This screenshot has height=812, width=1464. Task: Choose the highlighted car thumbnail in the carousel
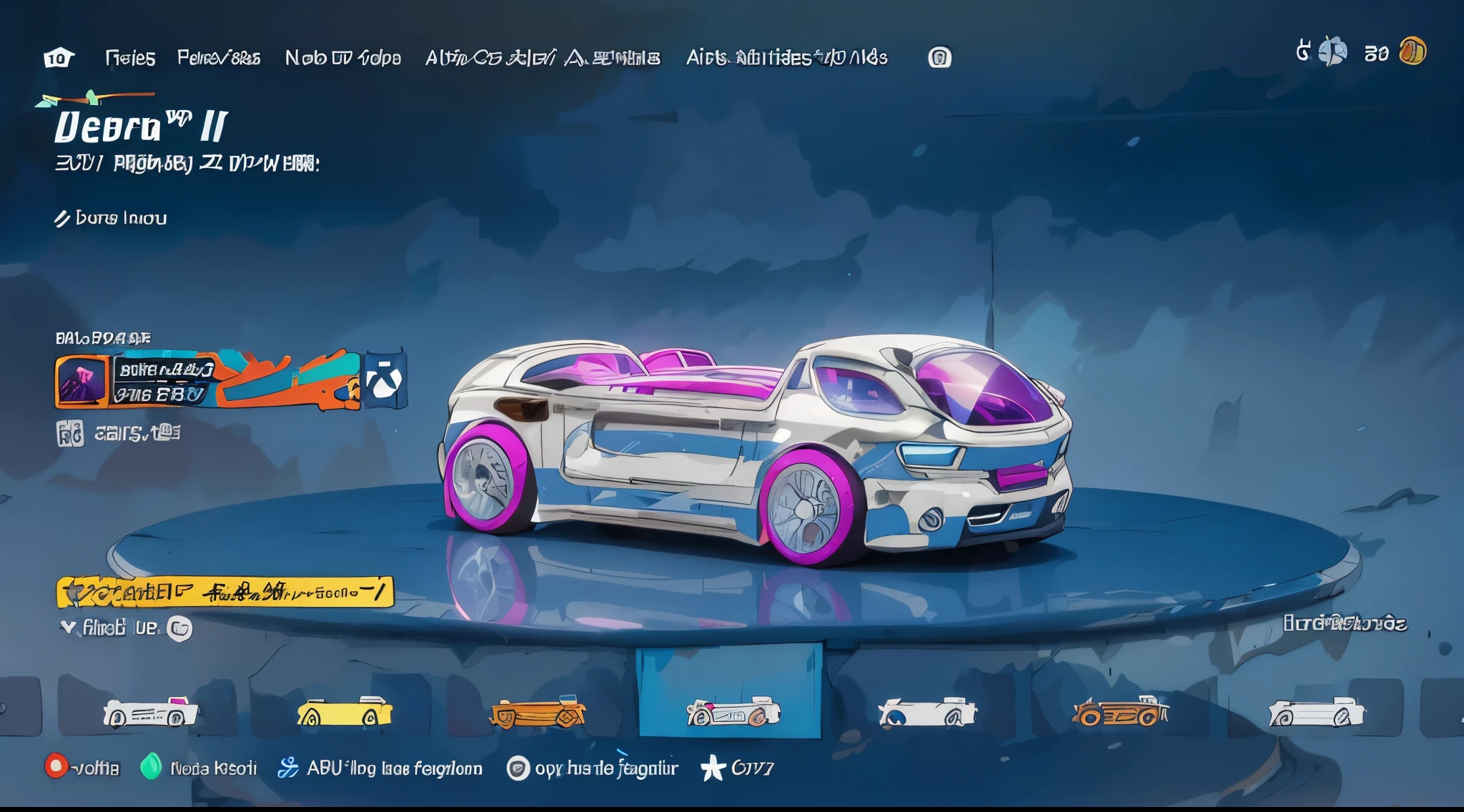pos(731,713)
